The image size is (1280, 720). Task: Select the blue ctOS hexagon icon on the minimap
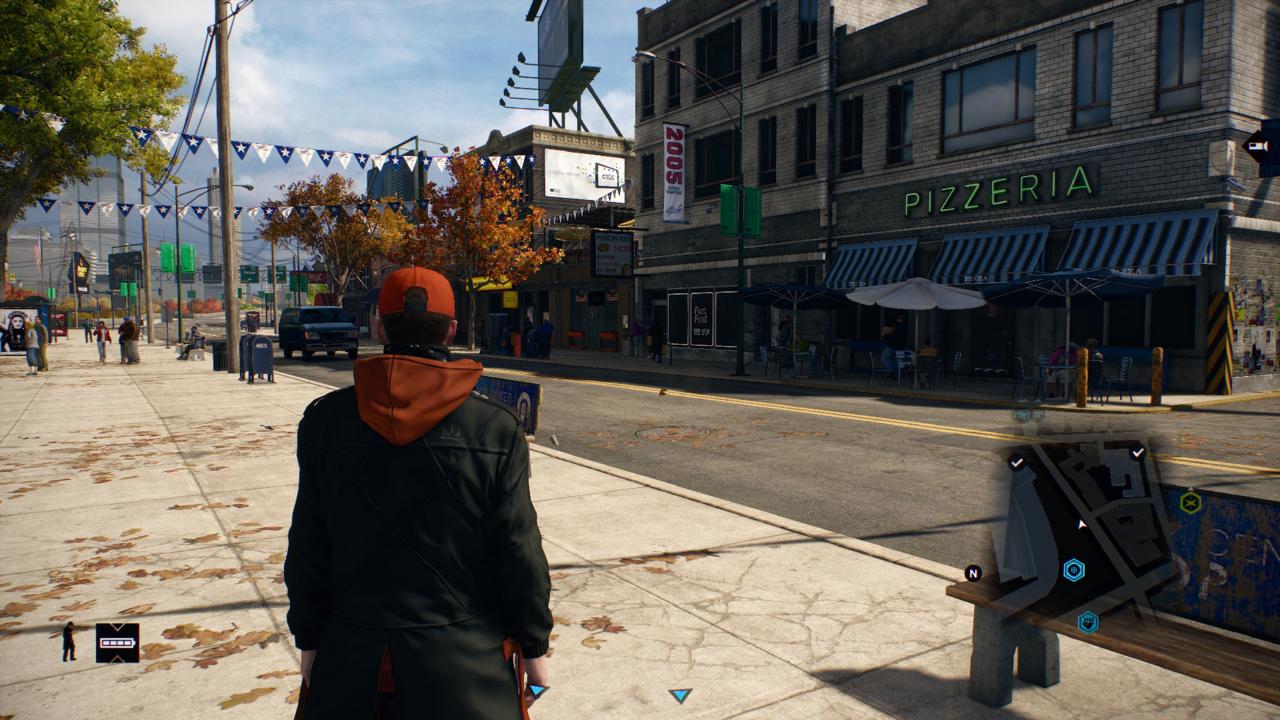tap(1073, 570)
